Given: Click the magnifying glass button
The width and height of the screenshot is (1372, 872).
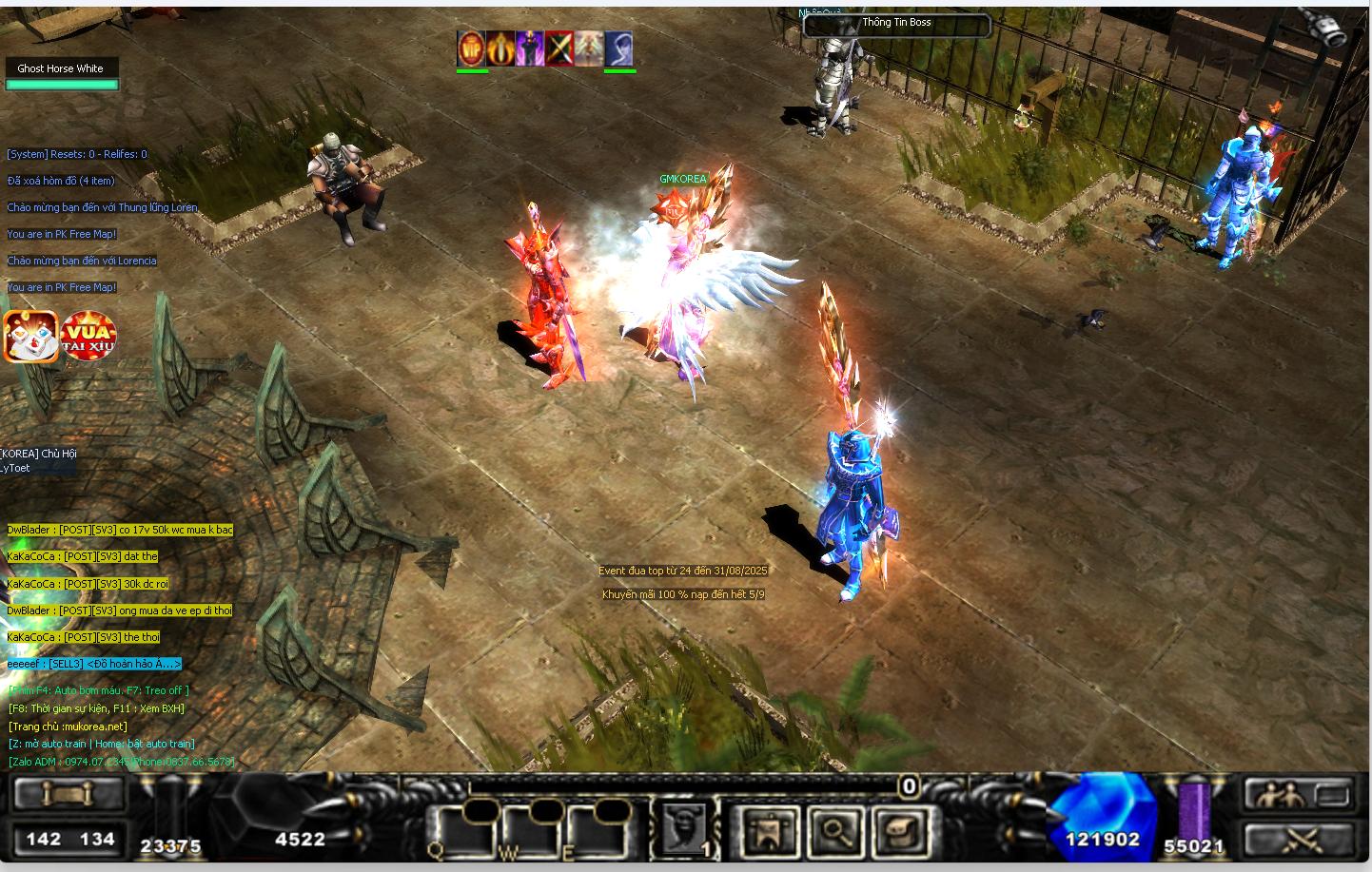Looking at the screenshot, I should 834,830.
